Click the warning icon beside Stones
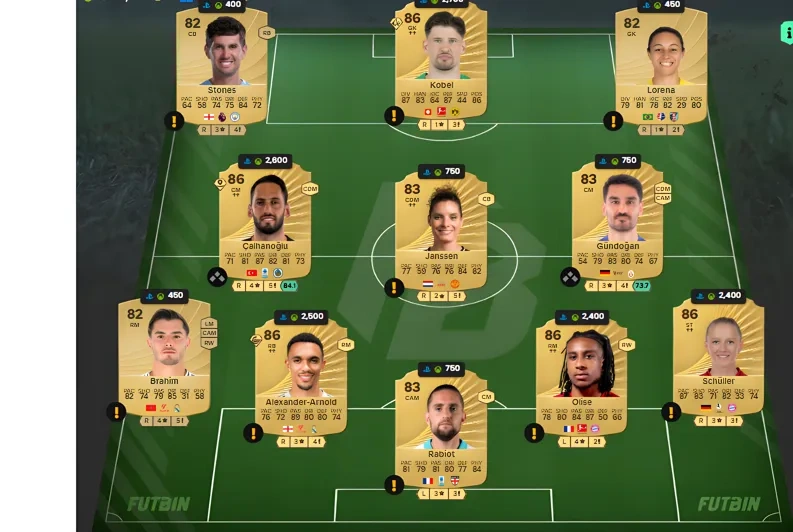793x532 pixels. [x=174, y=121]
